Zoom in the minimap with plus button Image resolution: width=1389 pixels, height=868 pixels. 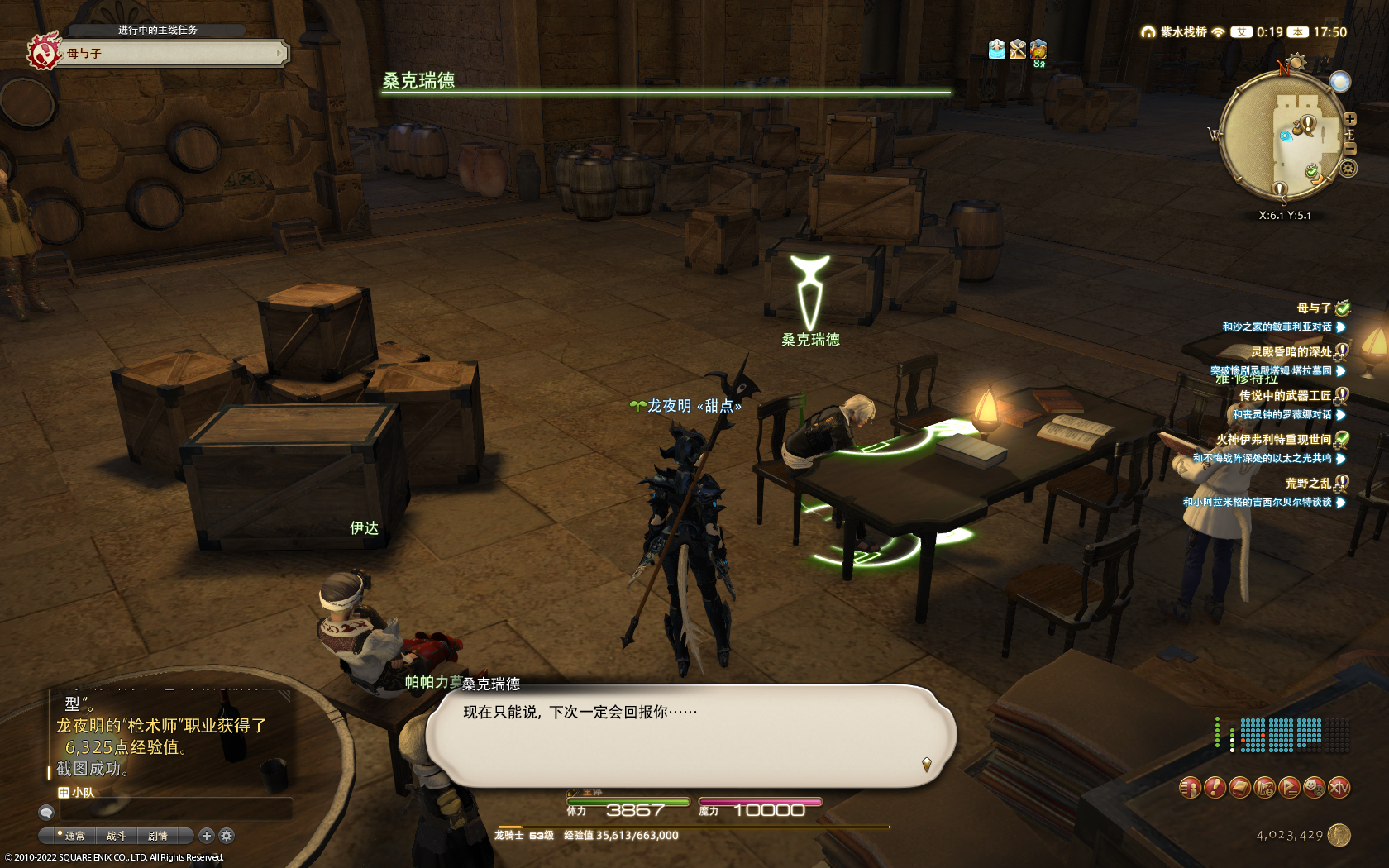[x=1350, y=119]
